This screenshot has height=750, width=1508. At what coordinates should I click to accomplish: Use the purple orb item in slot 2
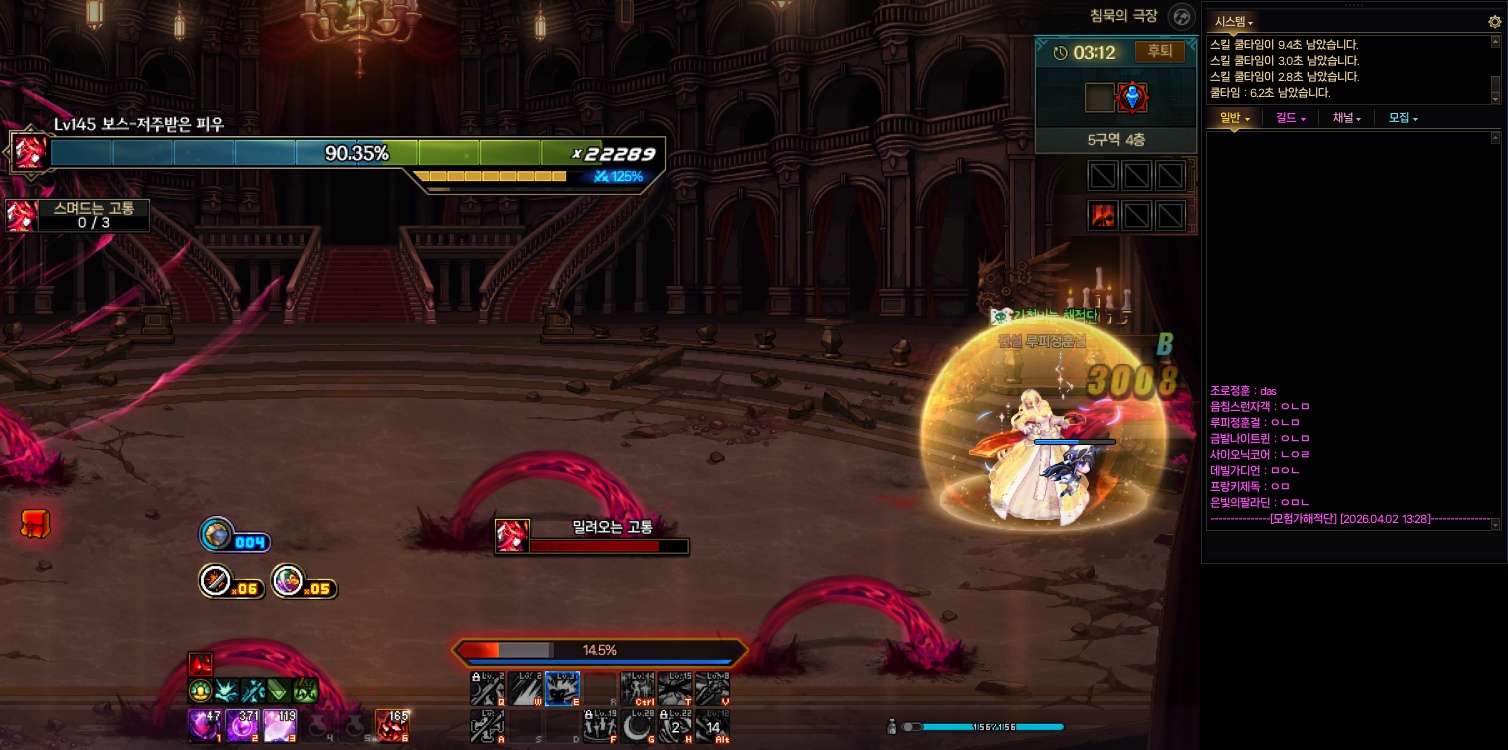pos(242,726)
